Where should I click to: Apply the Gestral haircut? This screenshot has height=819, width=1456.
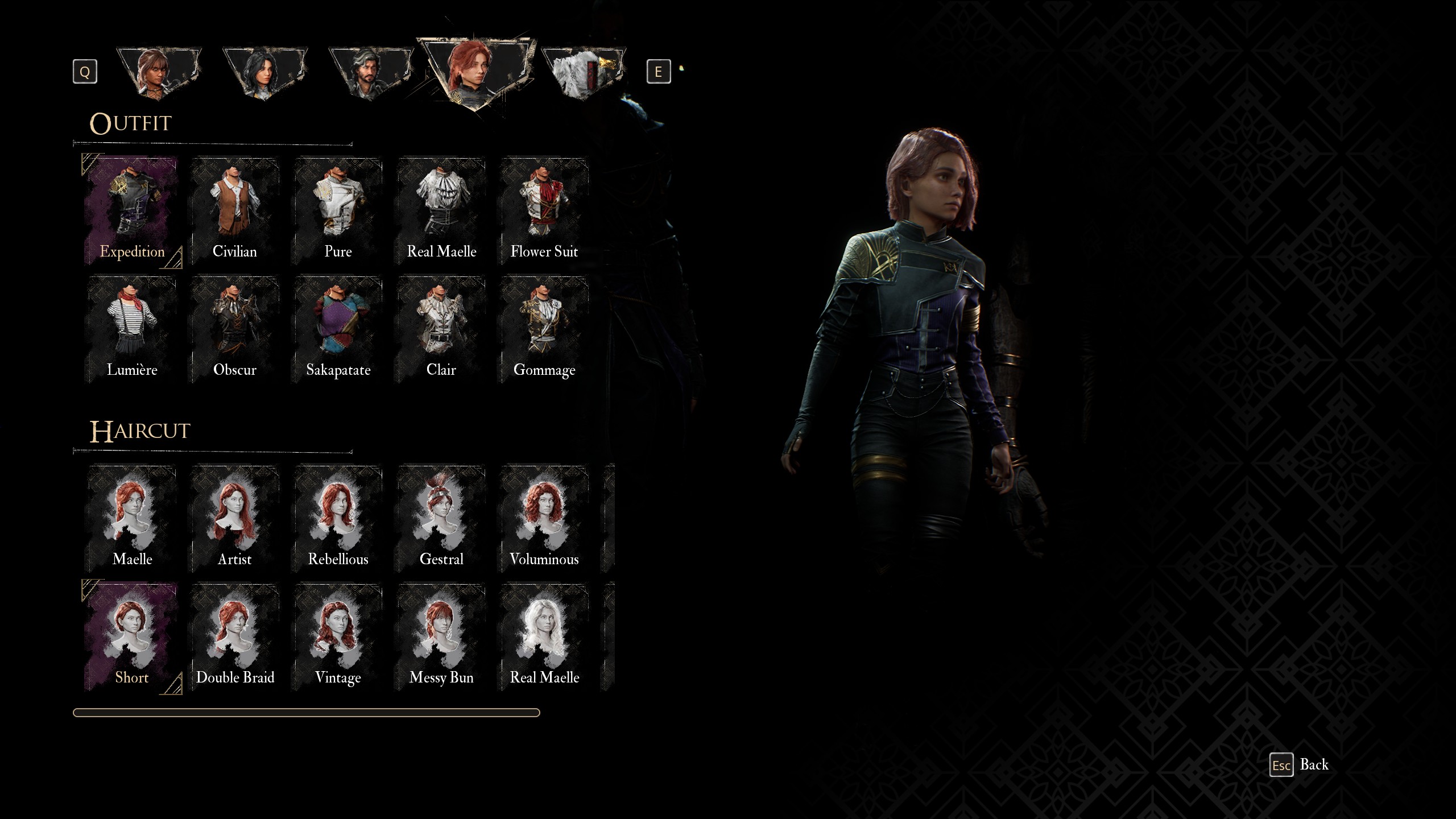[x=441, y=518]
